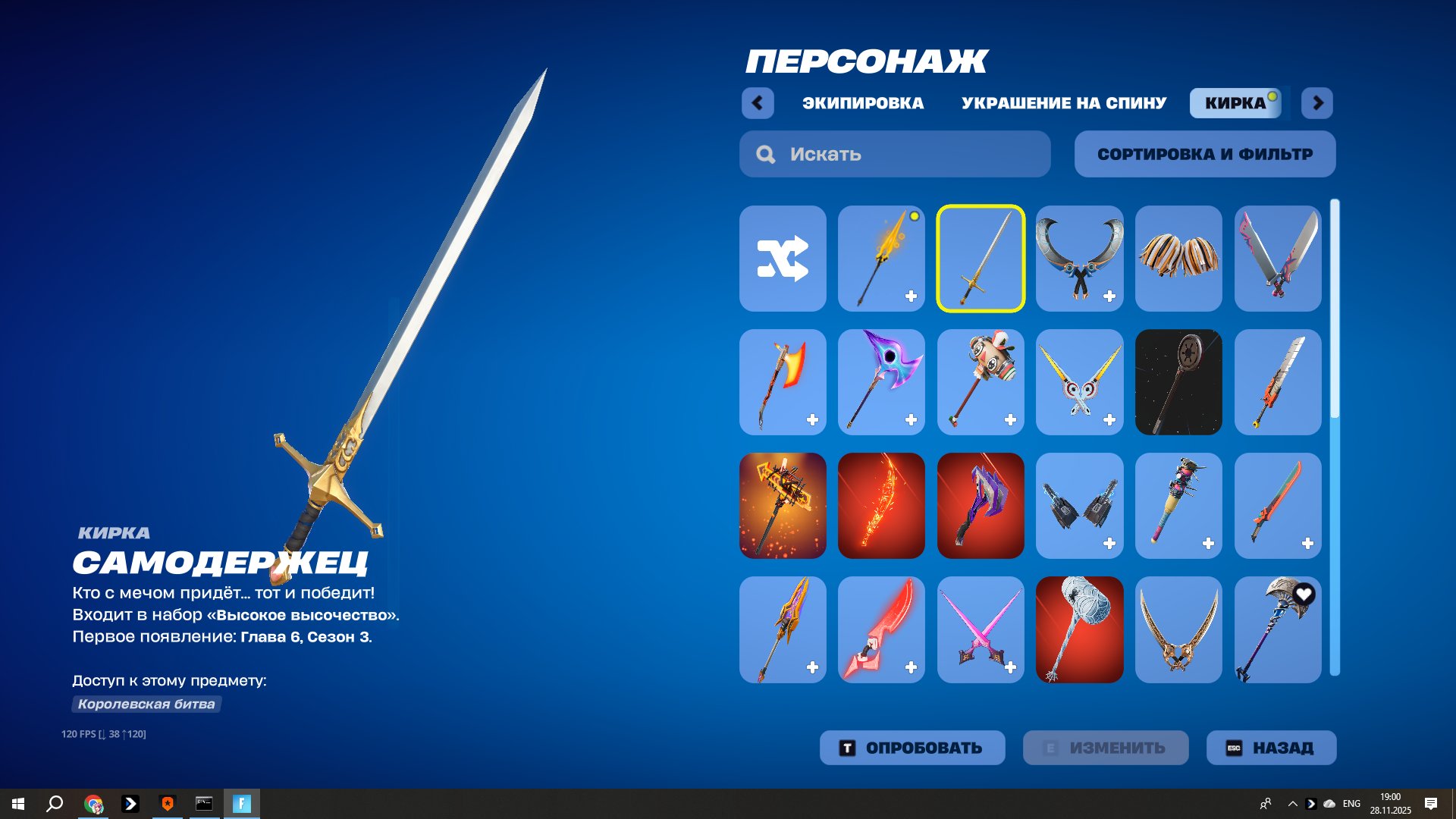
Task: Switch to the ЭКИПИРОВКА tab
Action: tap(863, 103)
